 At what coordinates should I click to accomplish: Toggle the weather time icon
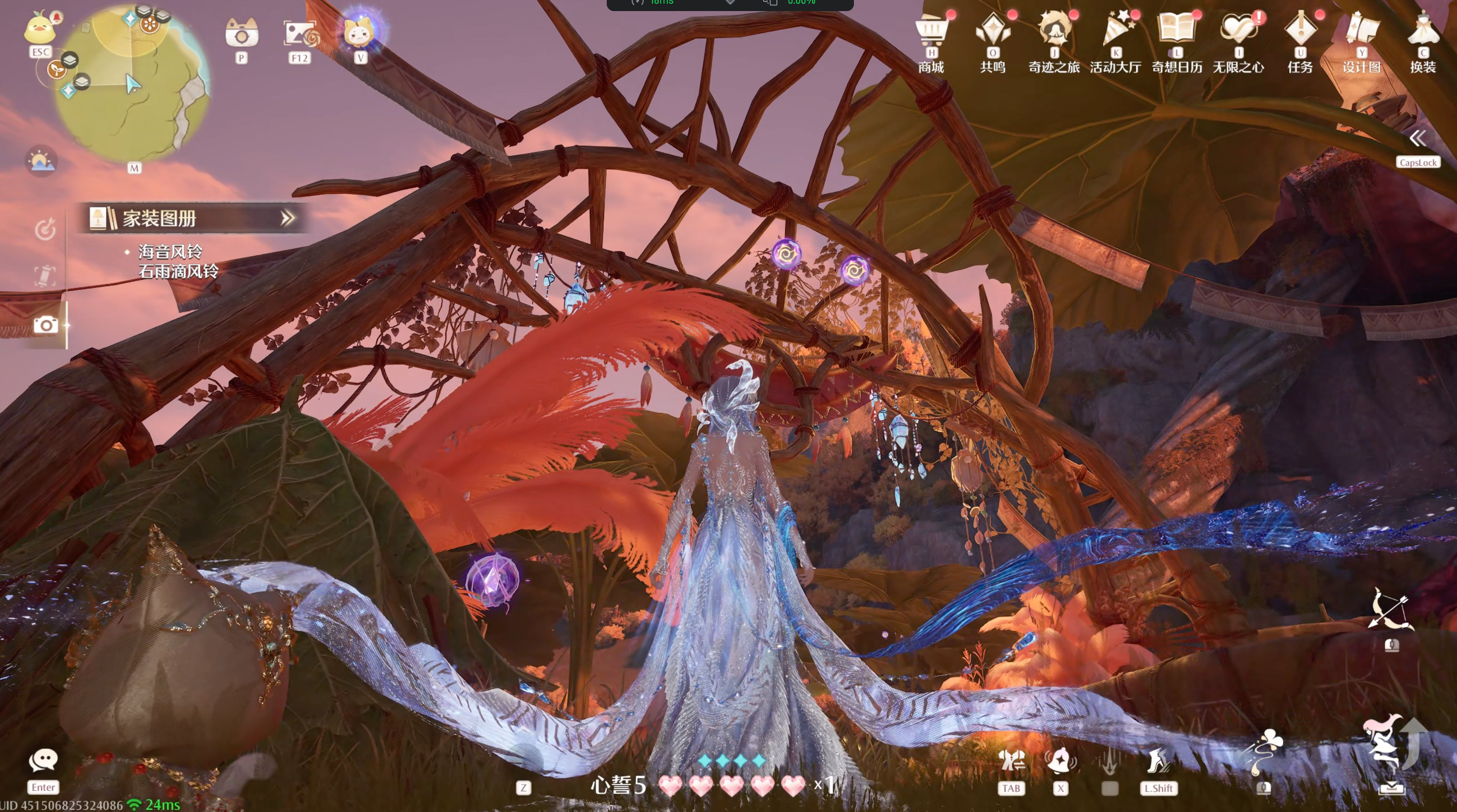[x=41, y=161]
